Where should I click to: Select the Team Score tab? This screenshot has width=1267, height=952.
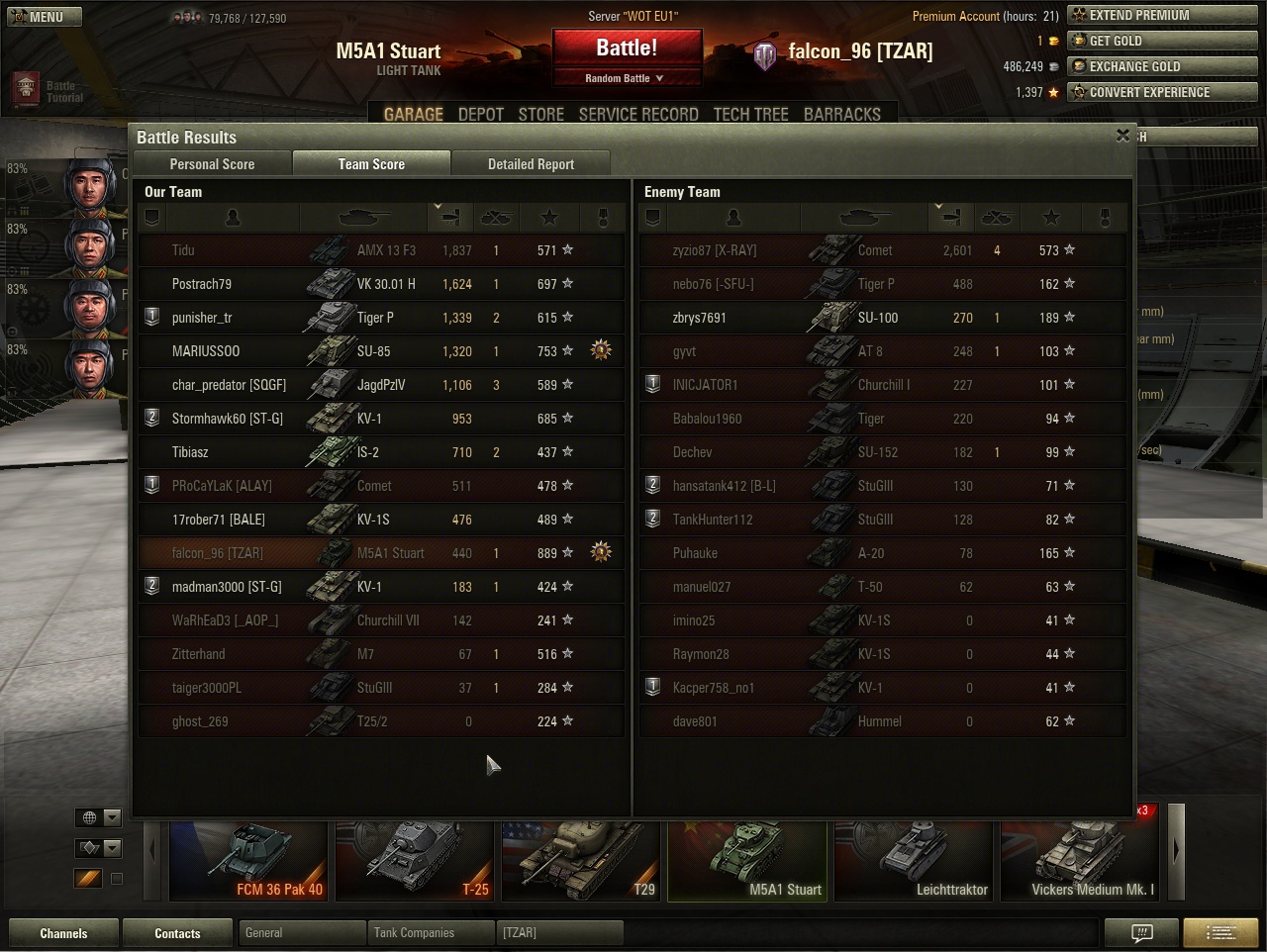pos(371,164)
